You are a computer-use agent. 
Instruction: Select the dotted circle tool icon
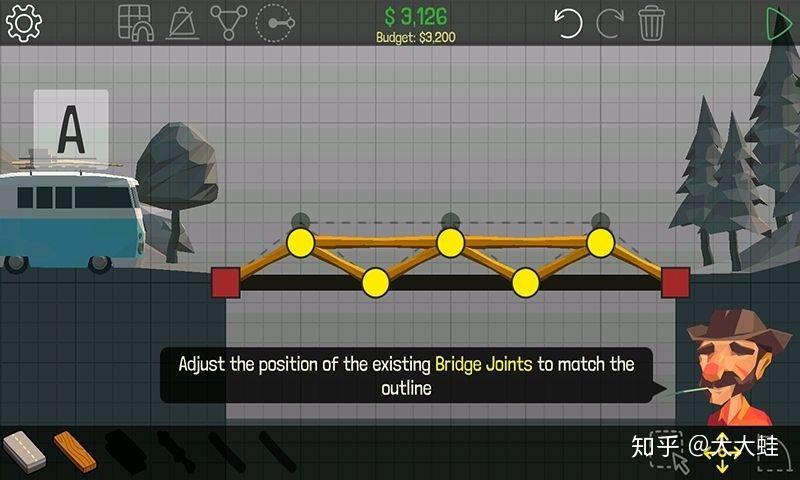point(273,22)
